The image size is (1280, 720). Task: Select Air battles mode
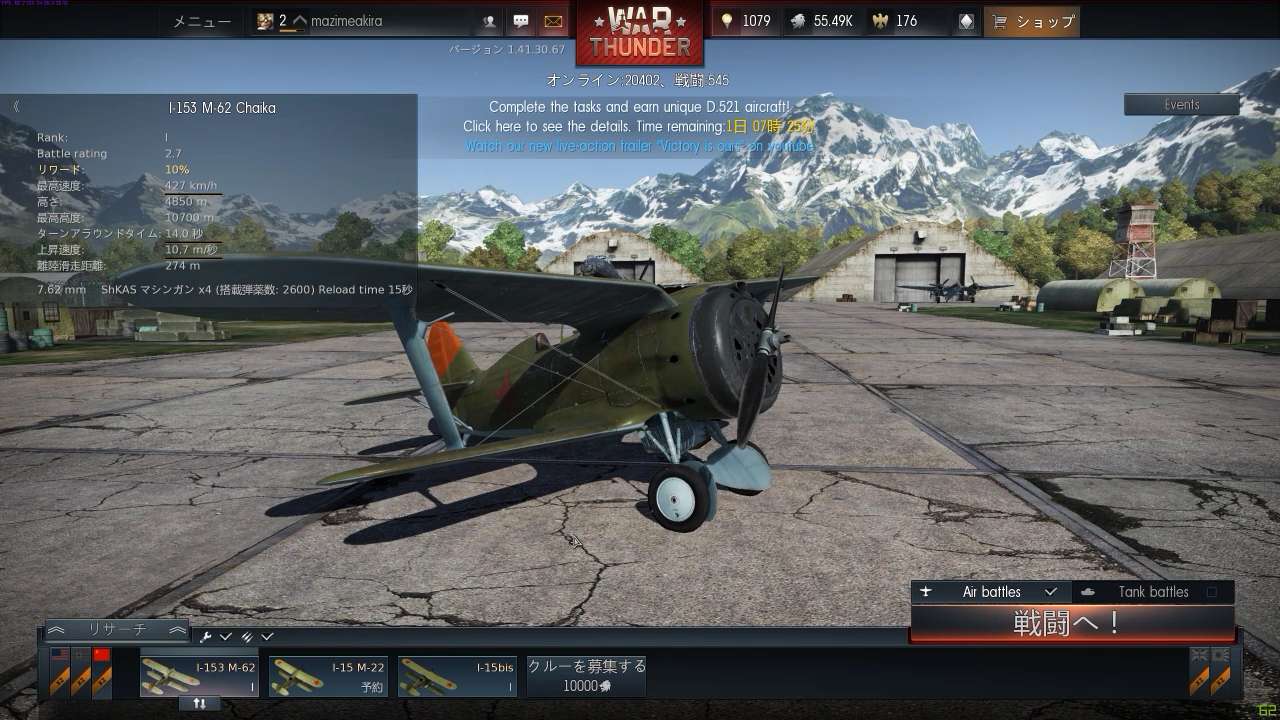[991, 592]
